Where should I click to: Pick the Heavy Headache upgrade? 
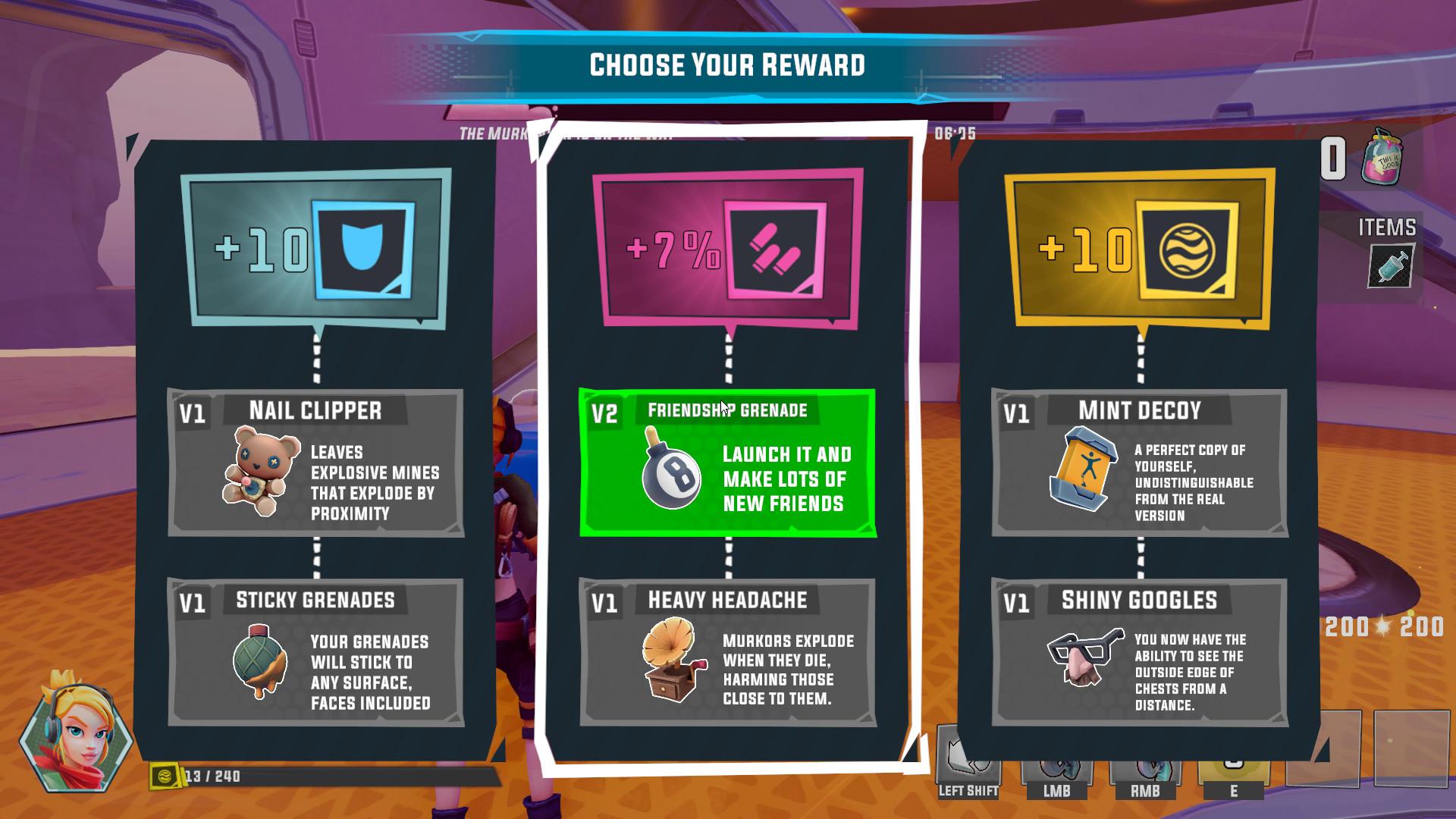[x=727, y=652]
